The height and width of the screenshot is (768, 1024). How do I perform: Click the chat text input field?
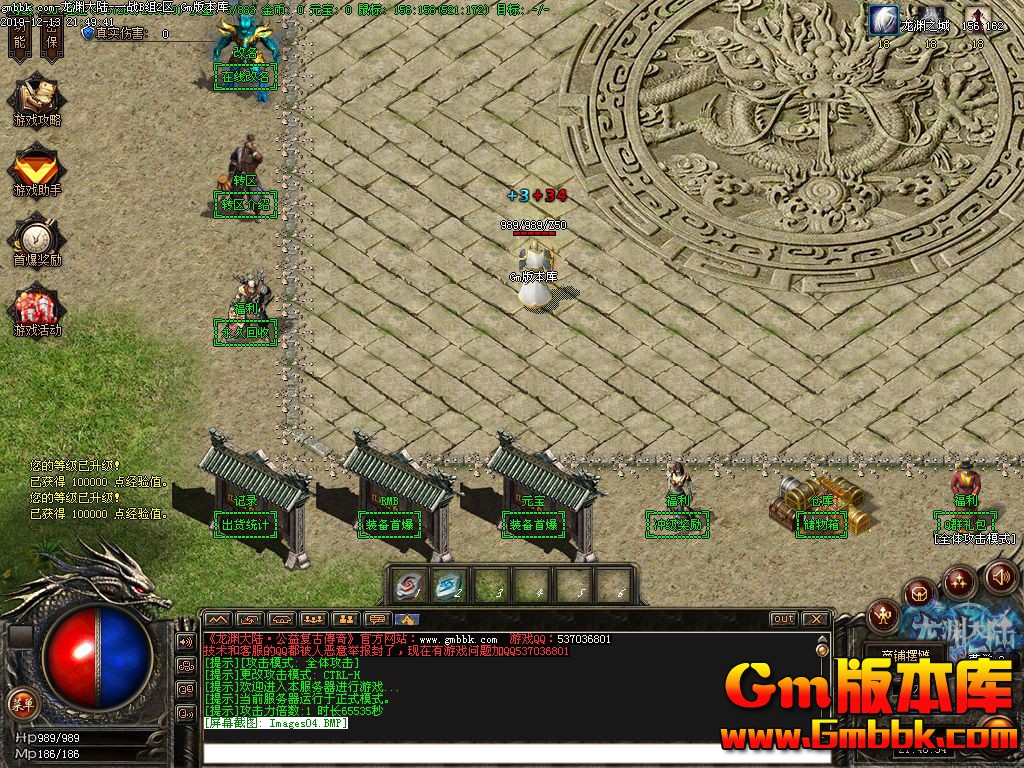point(500,752)
